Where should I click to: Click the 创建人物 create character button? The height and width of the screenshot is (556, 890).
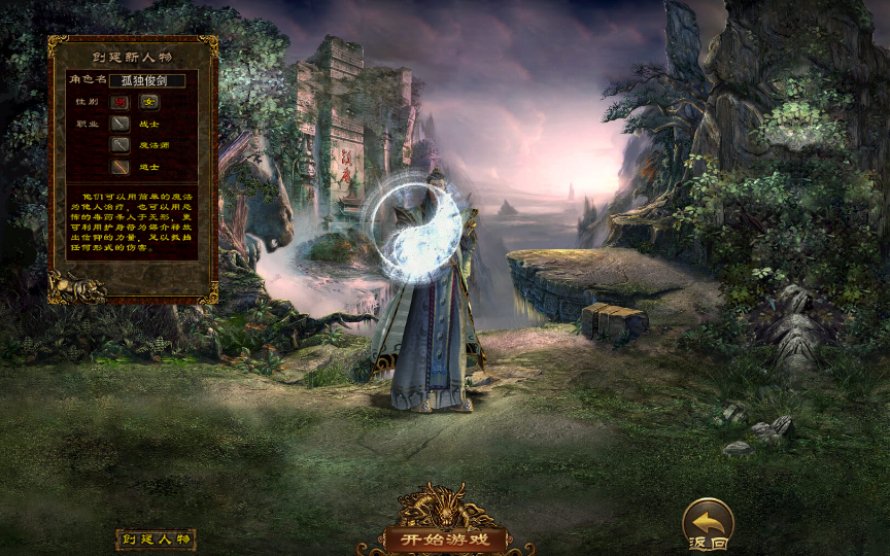[x=155, y=539]
